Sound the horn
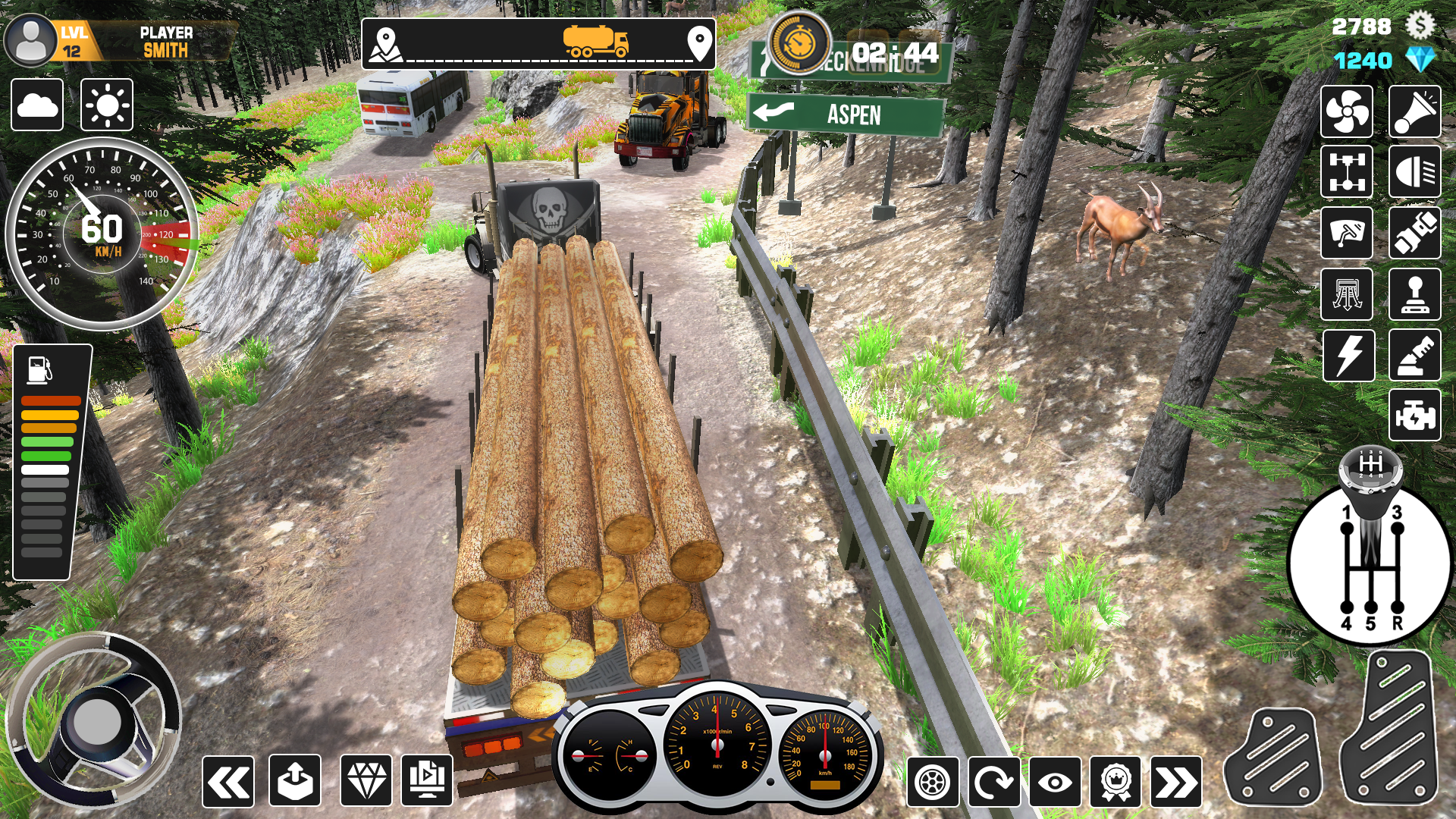This screenshot has width=1456, height=819. point(1415,112)
